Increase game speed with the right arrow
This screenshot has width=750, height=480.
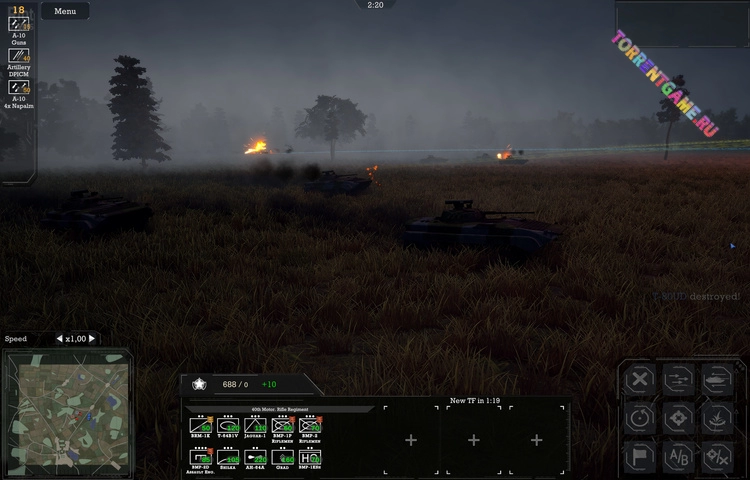pos(93,339)
